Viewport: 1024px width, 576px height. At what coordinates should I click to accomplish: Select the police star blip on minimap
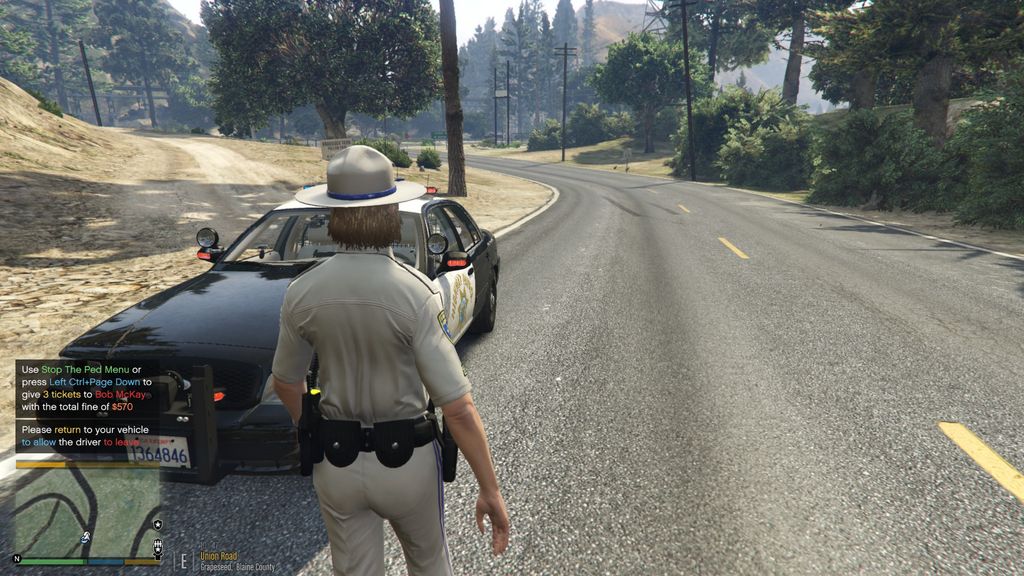157,524
